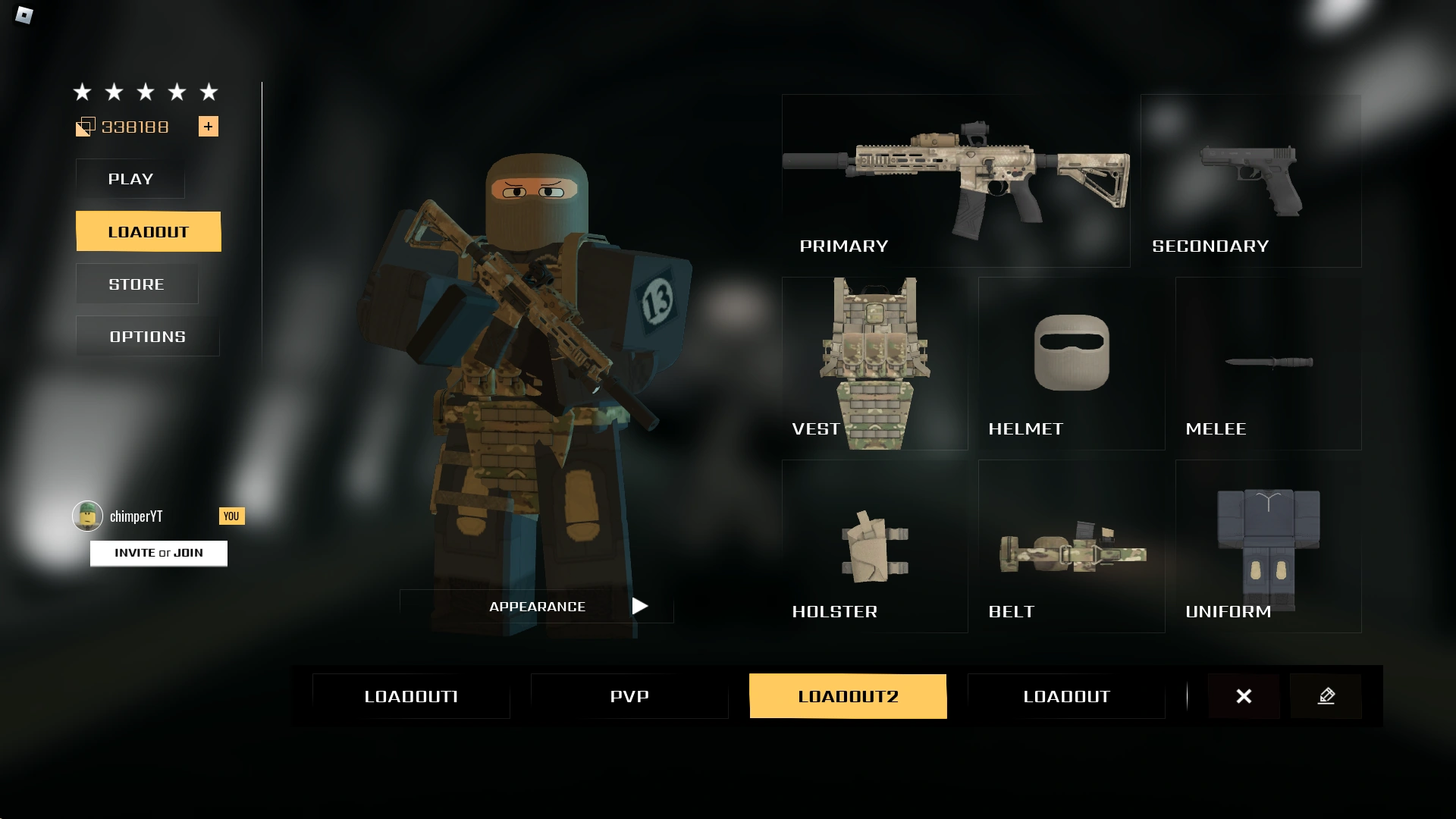
Task: Open the Roblox icon in top-left corner
Action: click(23, 17)
